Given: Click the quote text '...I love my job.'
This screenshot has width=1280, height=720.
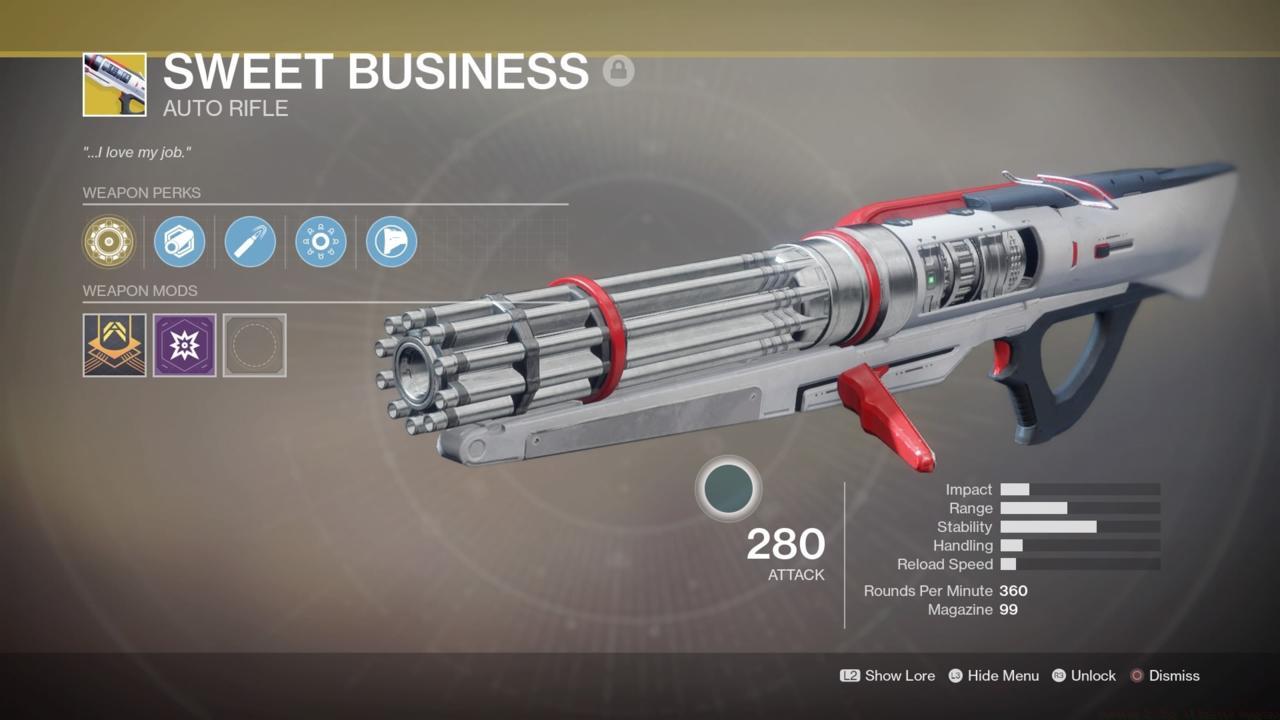Looking at the screenshot, I should (138, 152).
